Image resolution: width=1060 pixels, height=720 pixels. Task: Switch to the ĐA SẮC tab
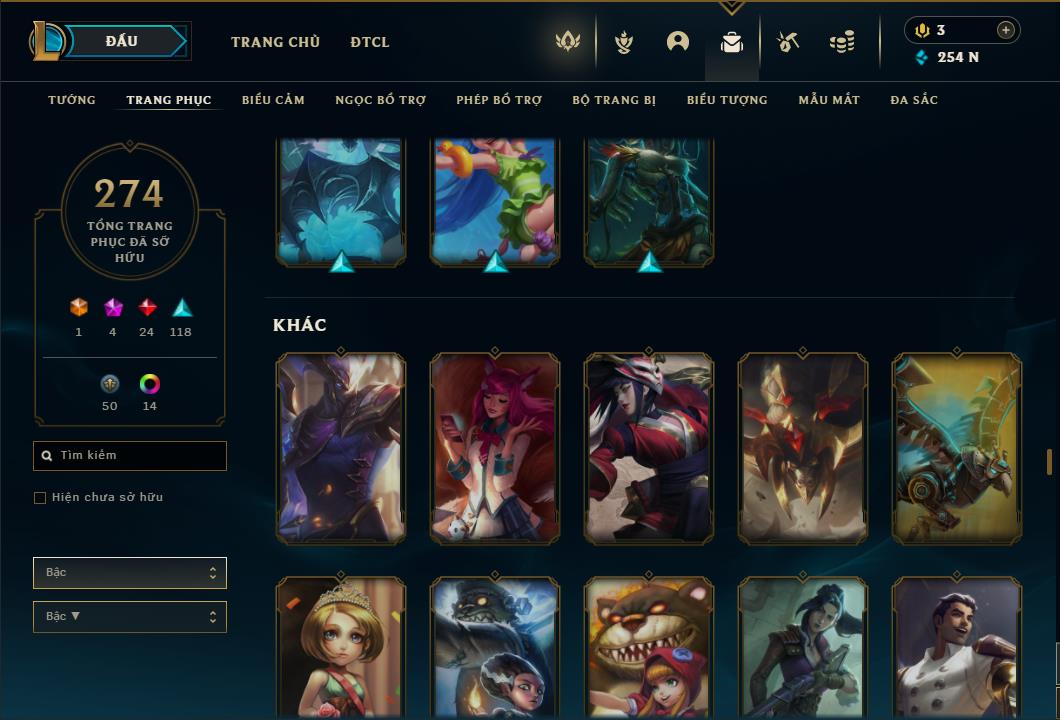914,100
